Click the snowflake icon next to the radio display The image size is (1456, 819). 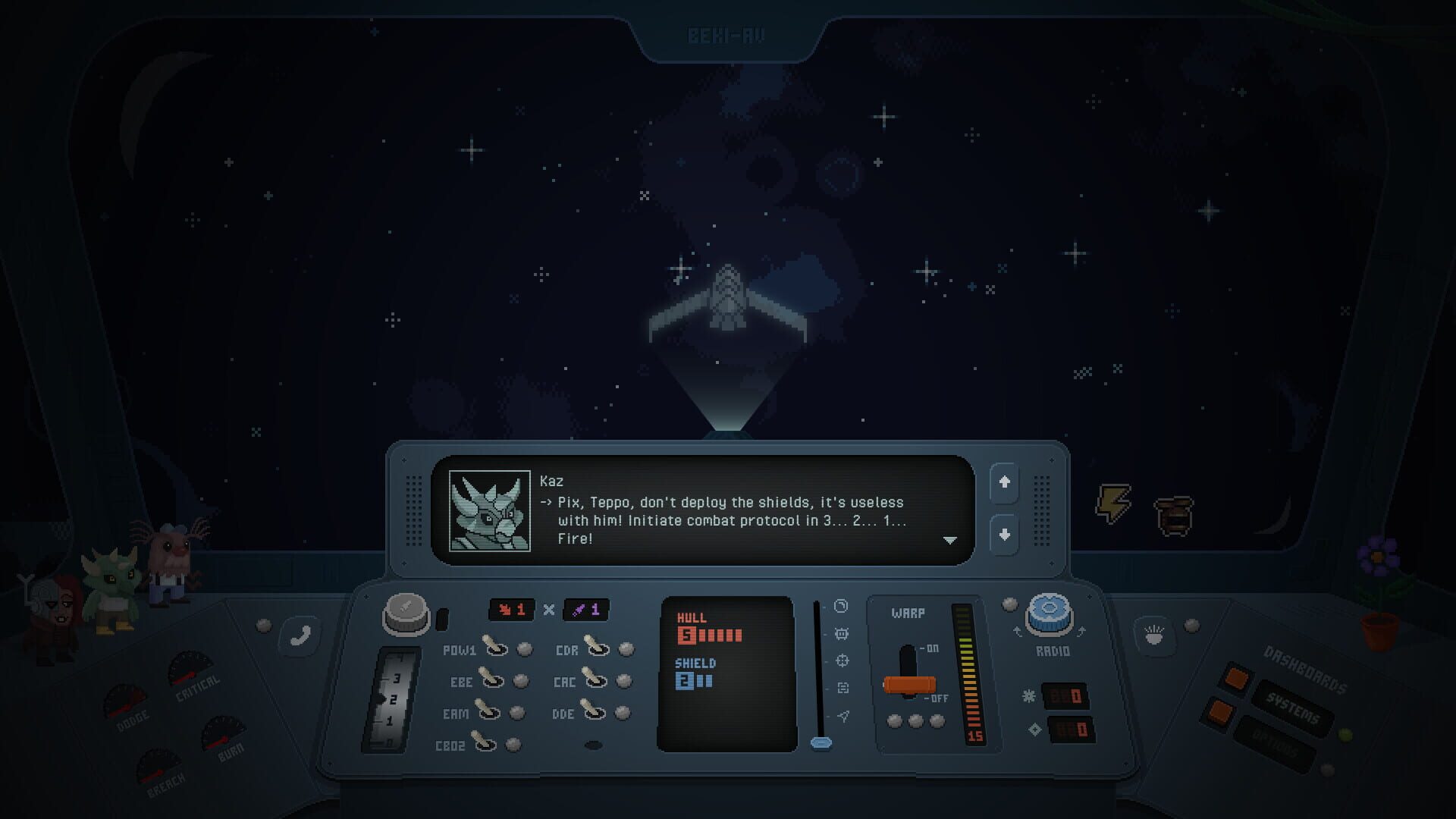tap(1030, 695)
